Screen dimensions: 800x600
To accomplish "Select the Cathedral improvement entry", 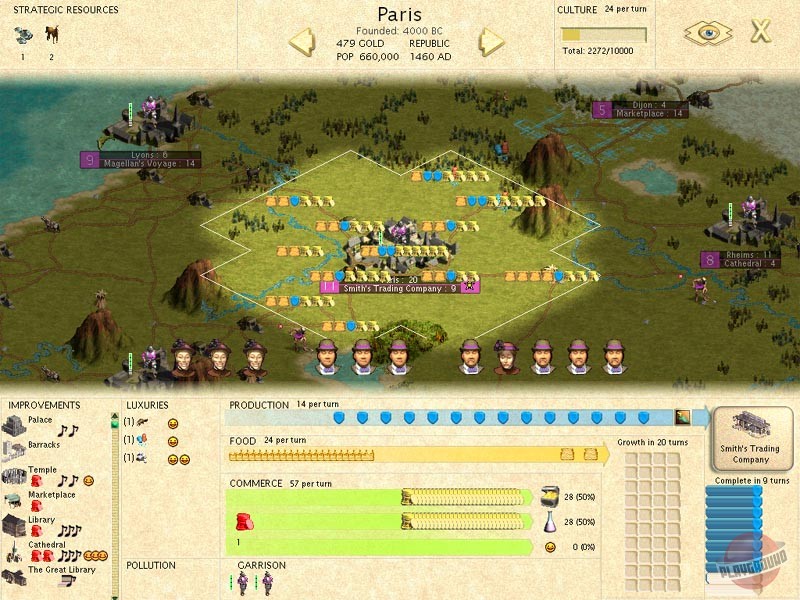I will click(46, 545).
